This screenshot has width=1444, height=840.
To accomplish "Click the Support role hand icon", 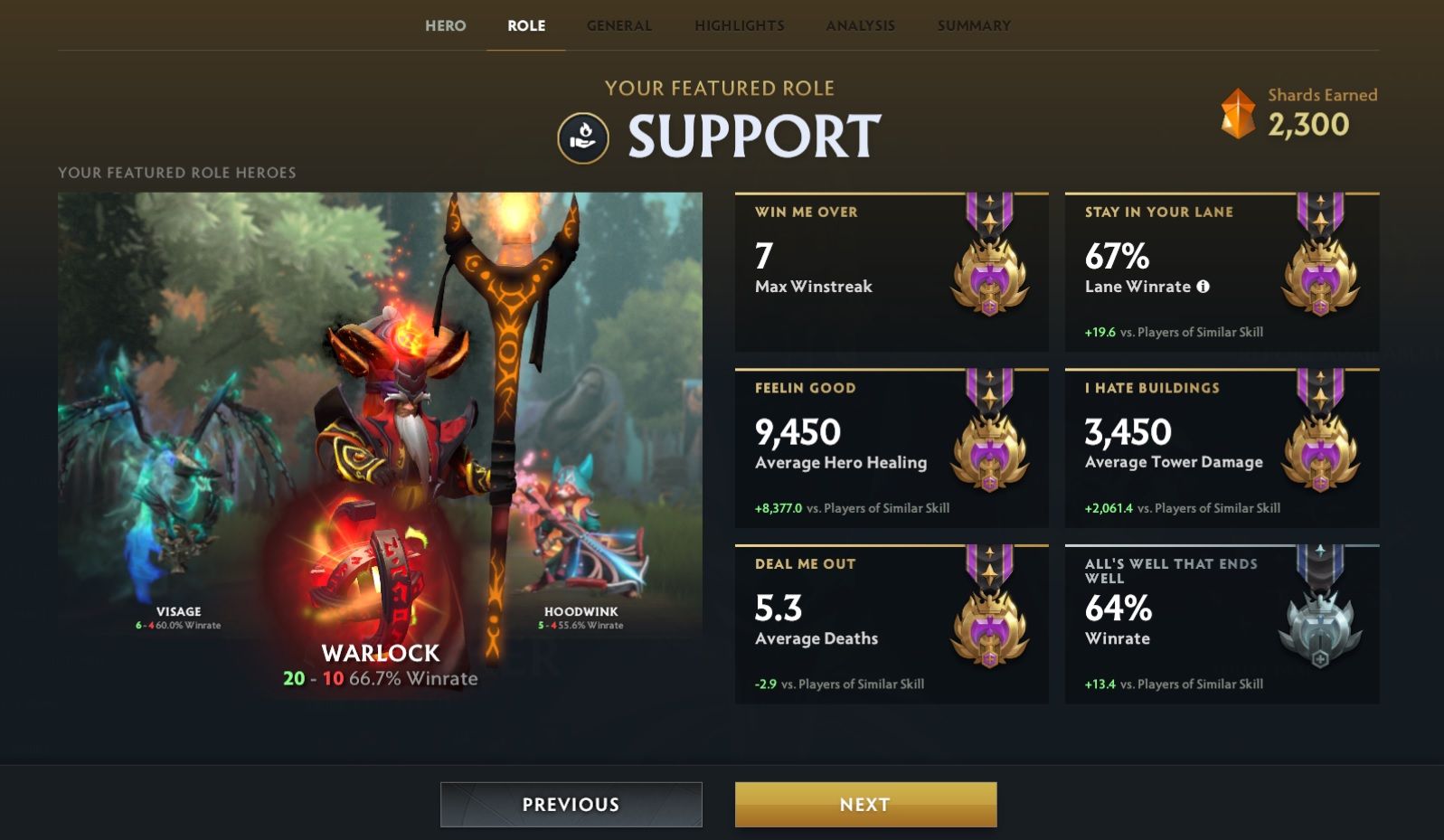I will pyautogui.click(x=582, y=137).
